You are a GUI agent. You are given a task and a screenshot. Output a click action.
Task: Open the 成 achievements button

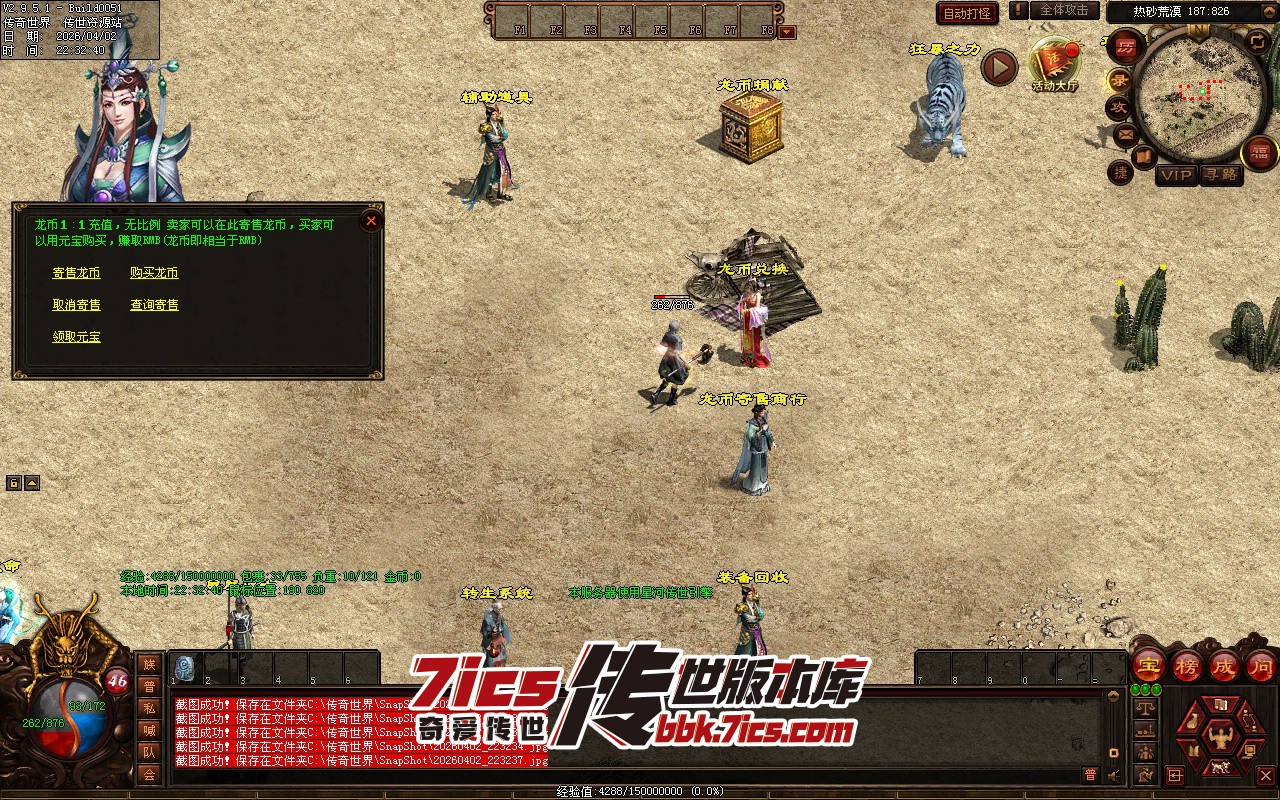point(1224,665)
